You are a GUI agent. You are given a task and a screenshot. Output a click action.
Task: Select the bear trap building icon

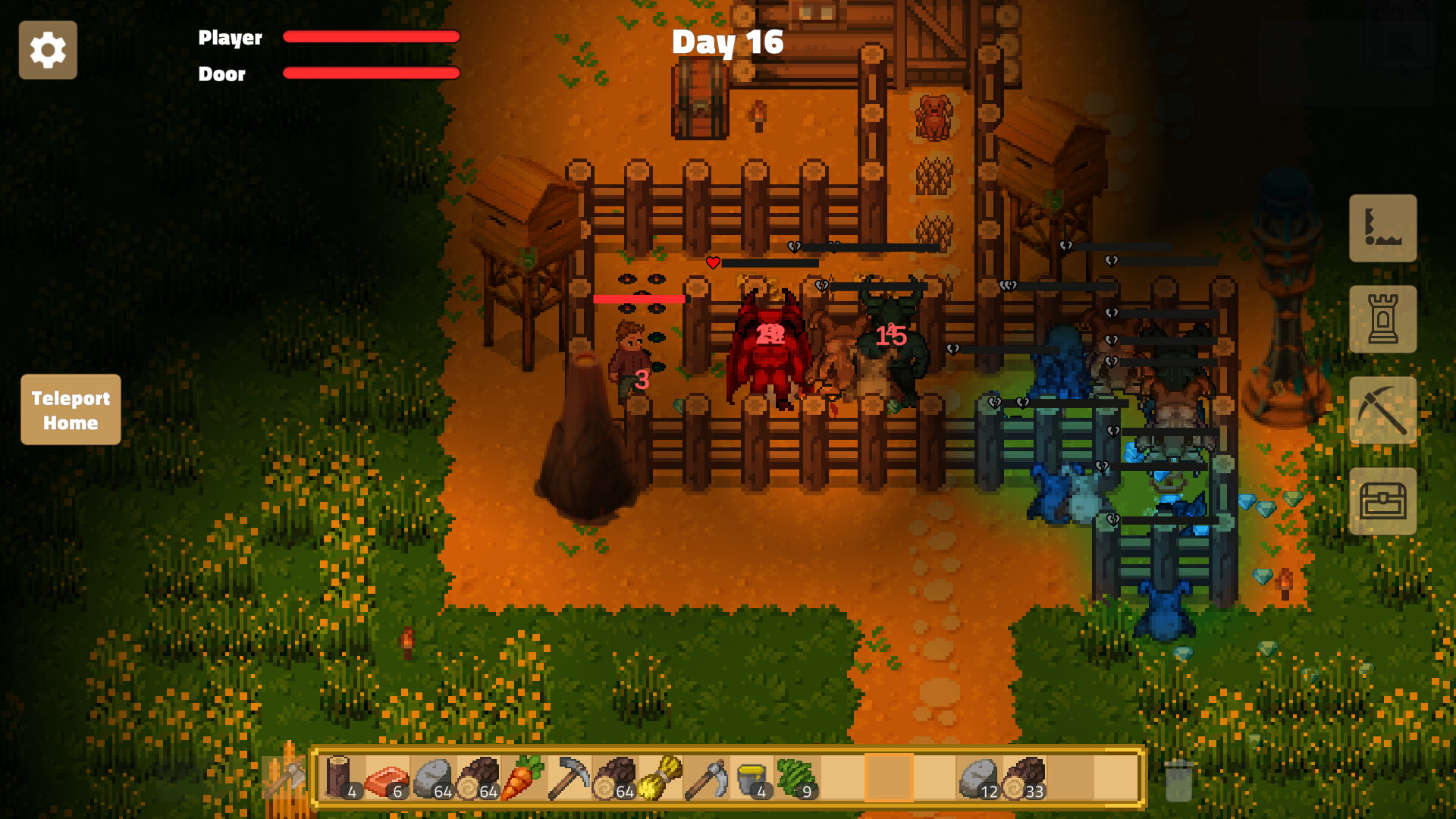1383,227
